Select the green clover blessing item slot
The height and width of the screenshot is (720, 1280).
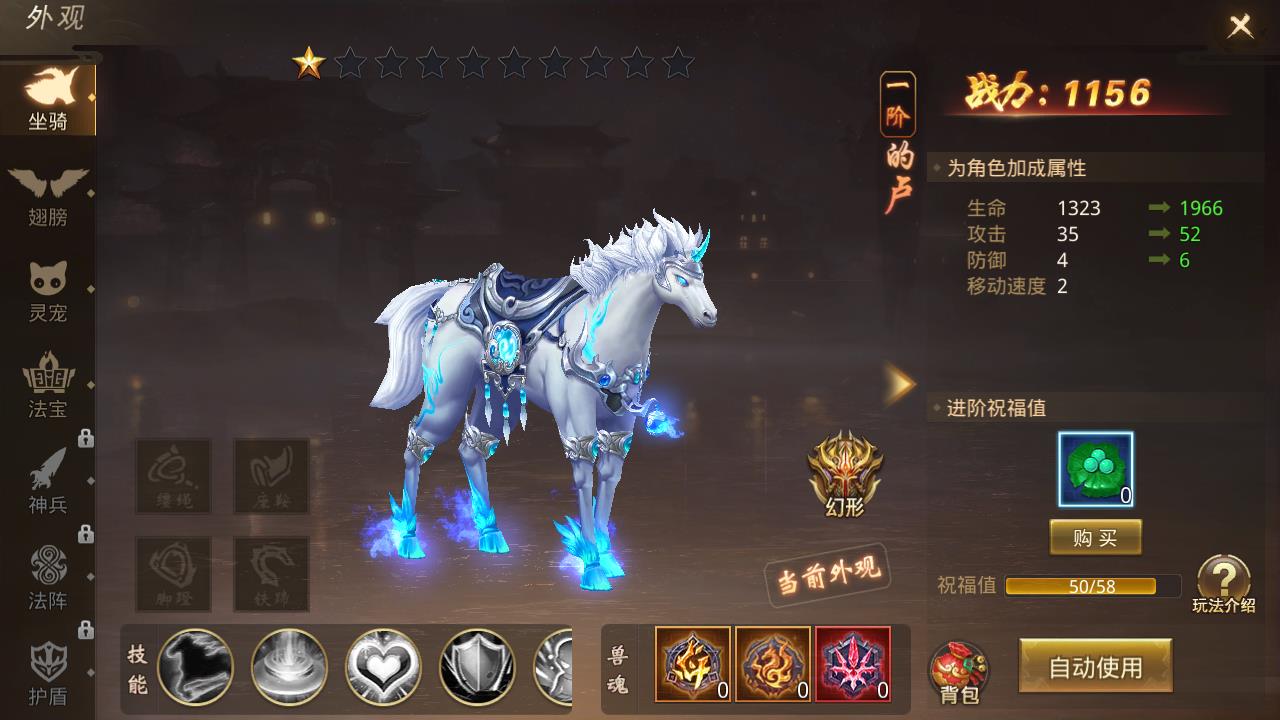click(x=1095, y=469)
